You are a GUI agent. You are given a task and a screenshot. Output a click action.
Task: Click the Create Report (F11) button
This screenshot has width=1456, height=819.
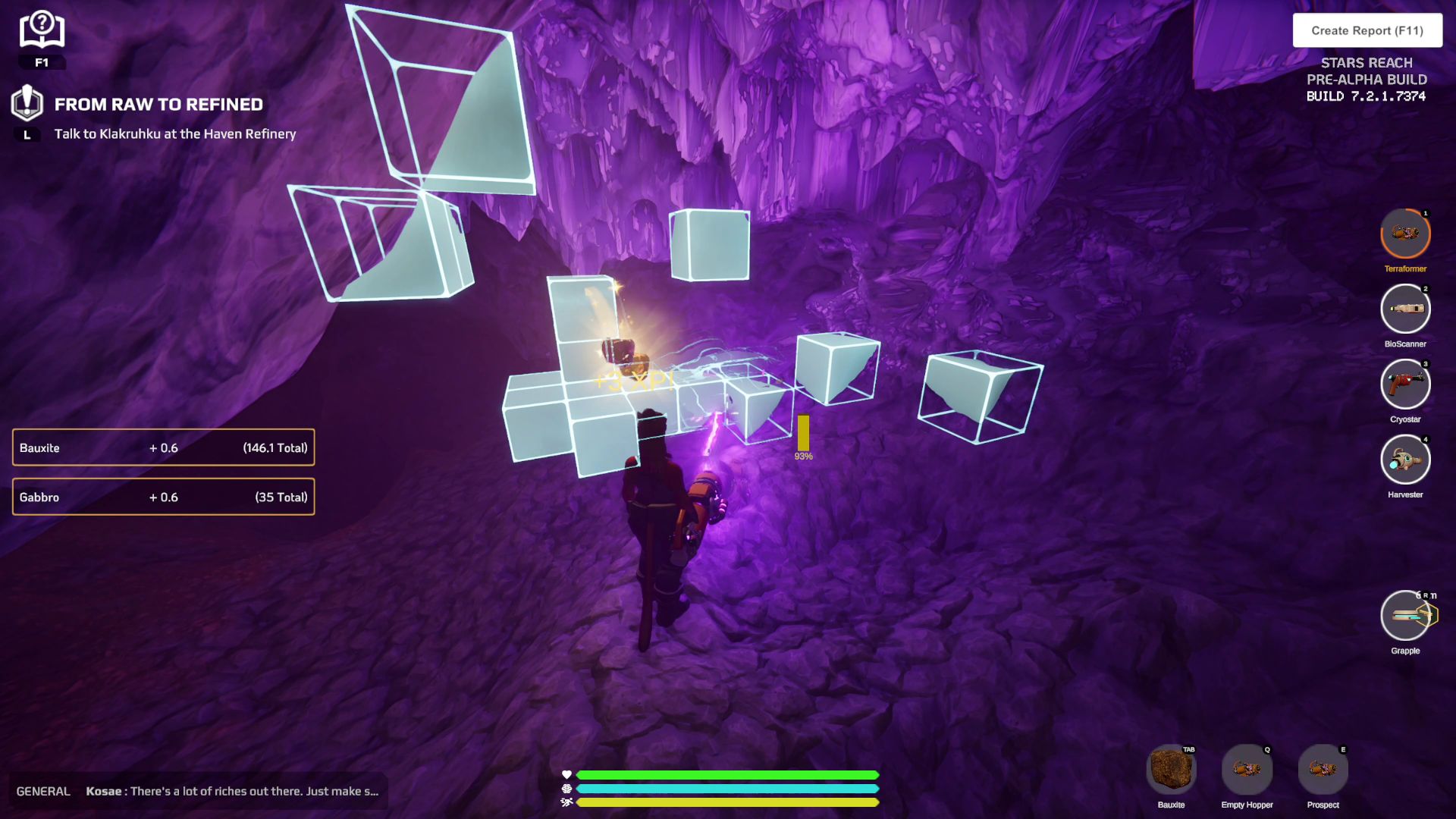[1367, 30]
